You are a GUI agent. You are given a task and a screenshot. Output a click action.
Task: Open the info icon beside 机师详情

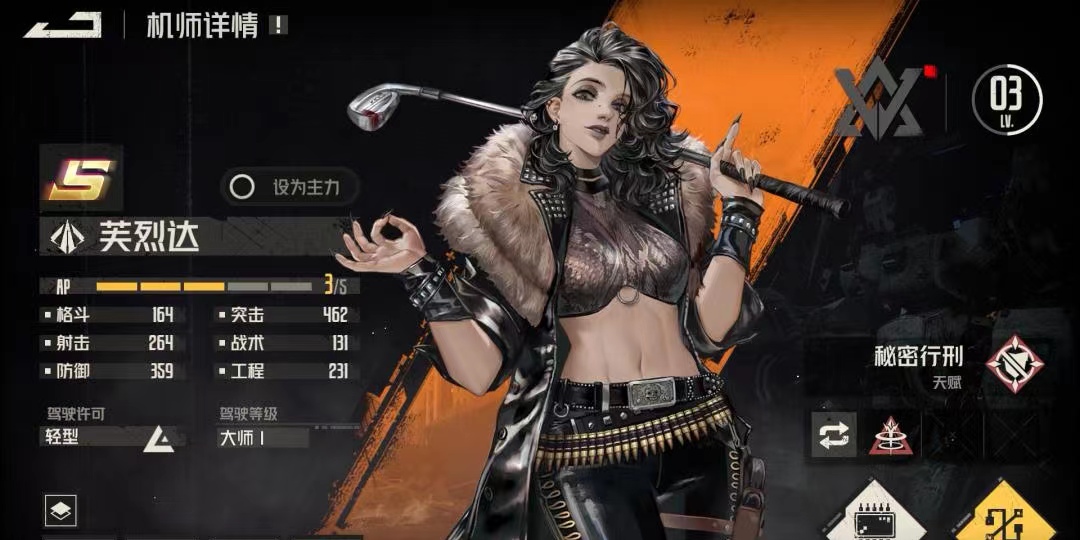click(277, 25)
